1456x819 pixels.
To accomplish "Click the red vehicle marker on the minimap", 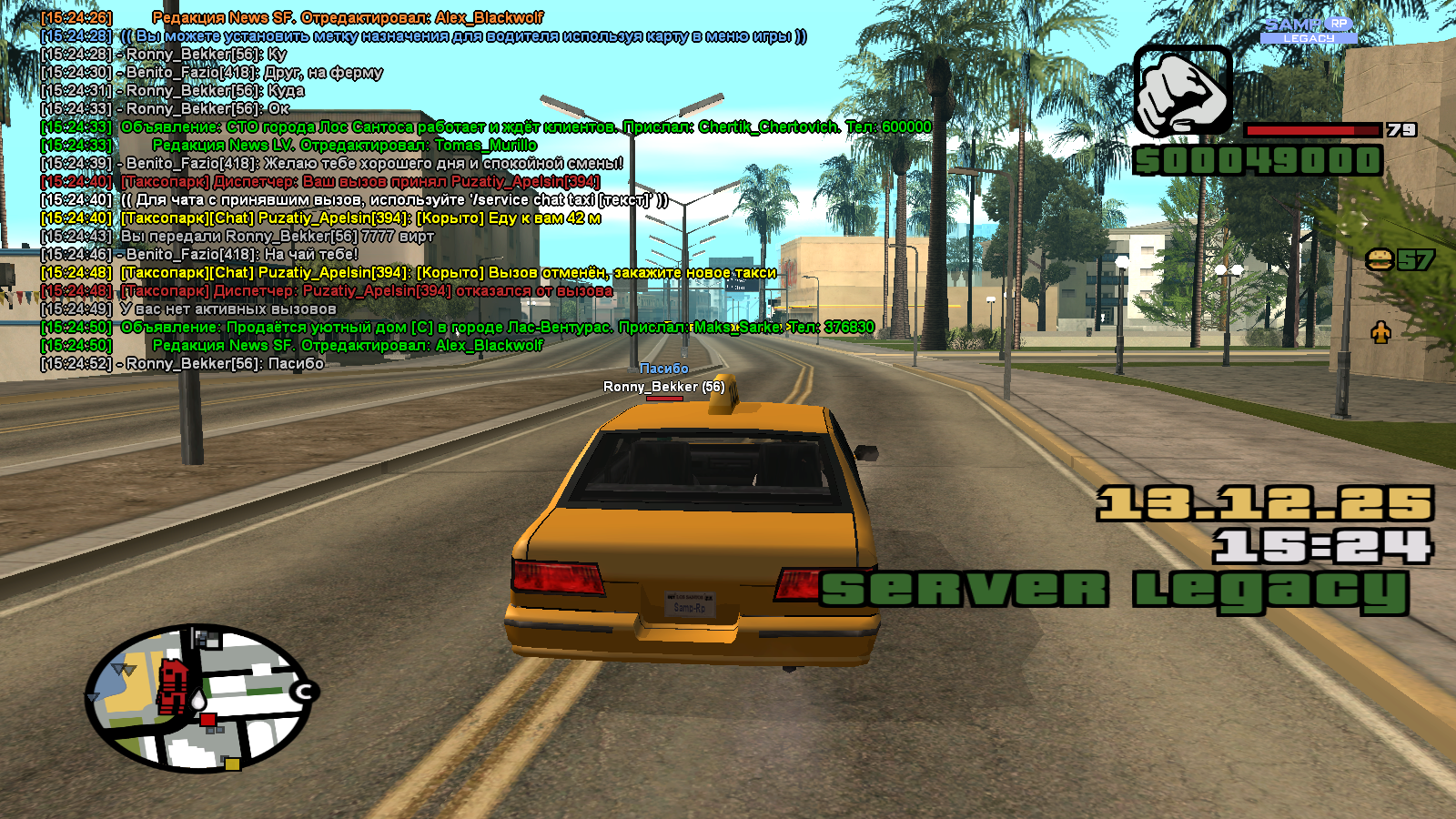I will 173,685.
